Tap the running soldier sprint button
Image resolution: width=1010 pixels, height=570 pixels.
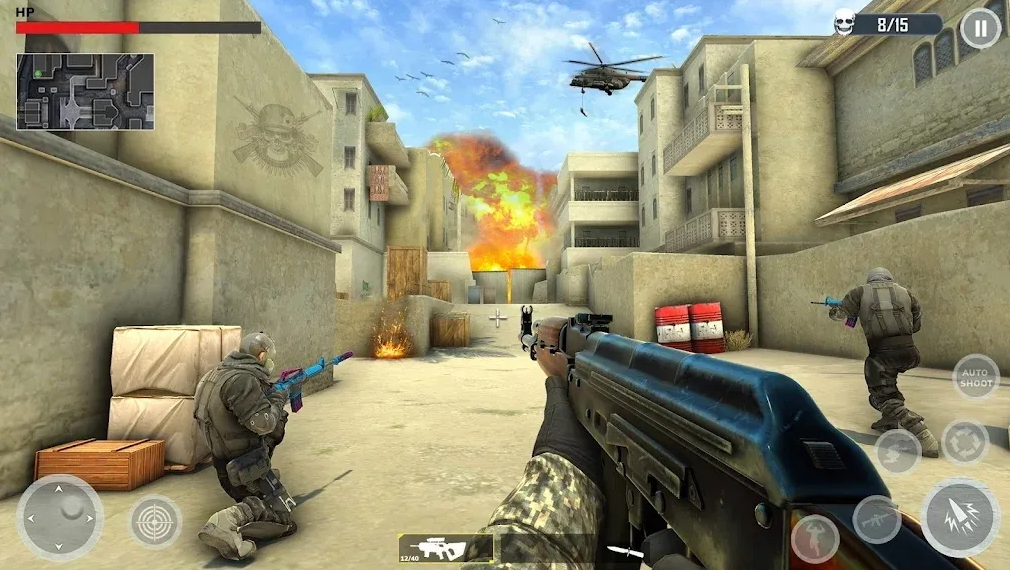[x=815, y=538]
